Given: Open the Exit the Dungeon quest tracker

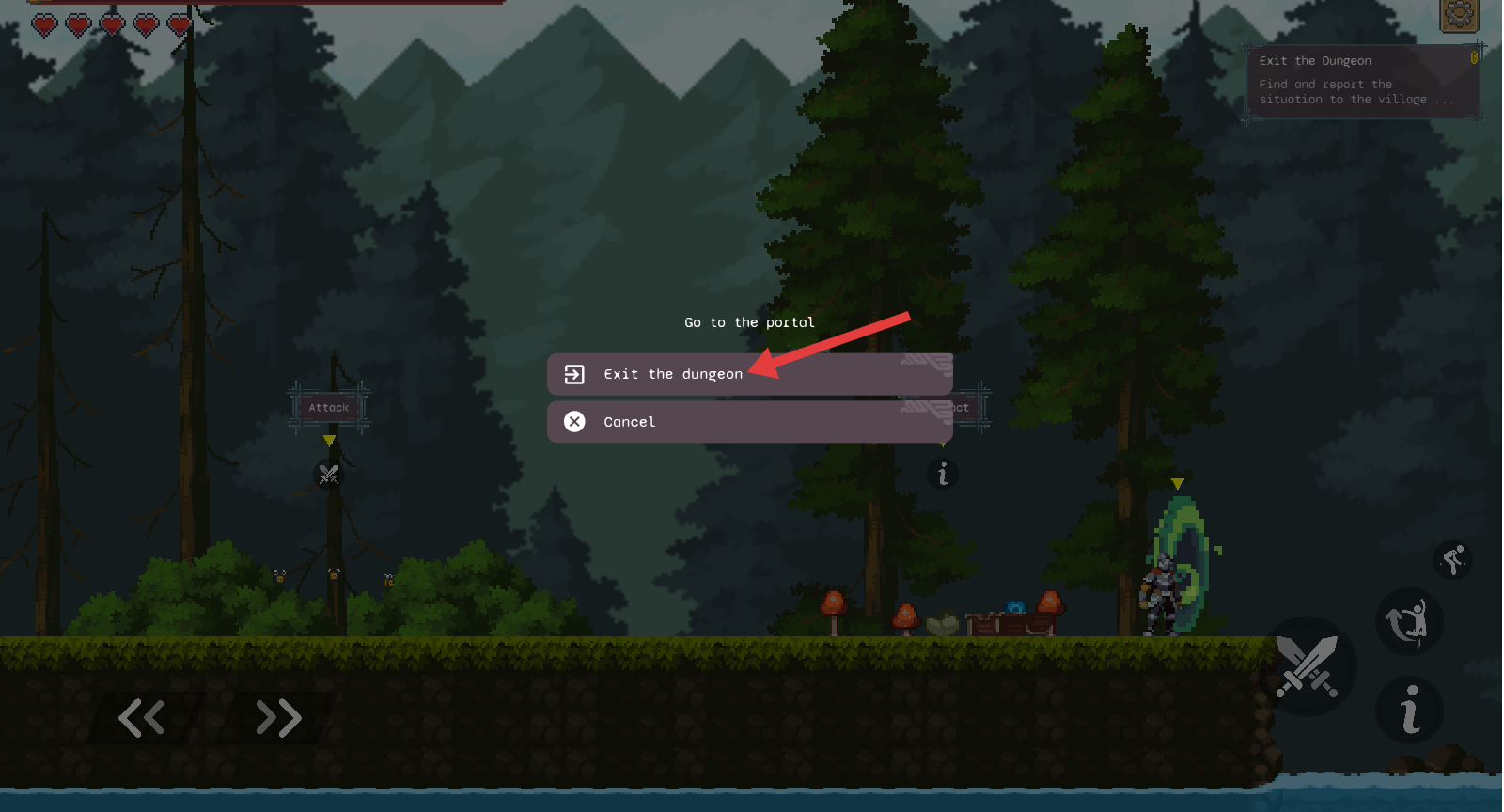Looking at the screenshot, I should coord(1362,81).
